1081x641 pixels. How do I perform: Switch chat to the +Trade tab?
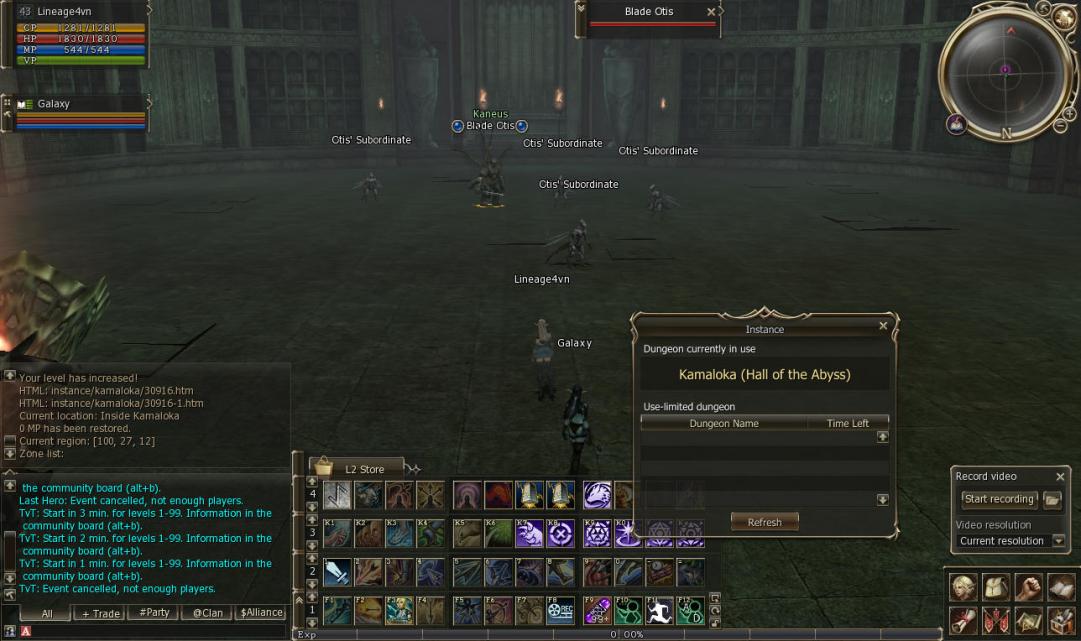[x=101, y=613]
